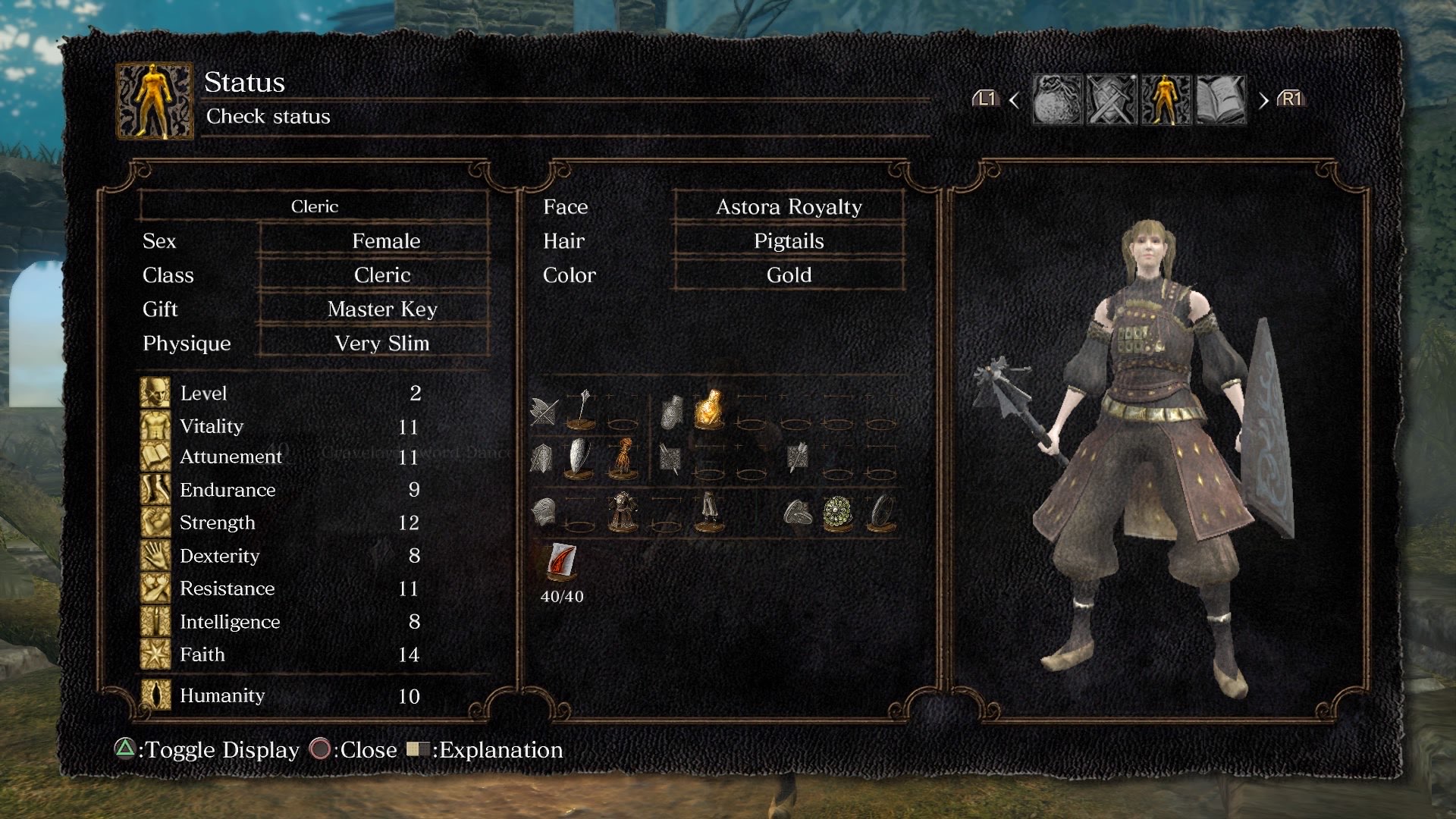Switch to the open book tab
The height and width of the screenshot is (819, 1456).
(1220, 99)
